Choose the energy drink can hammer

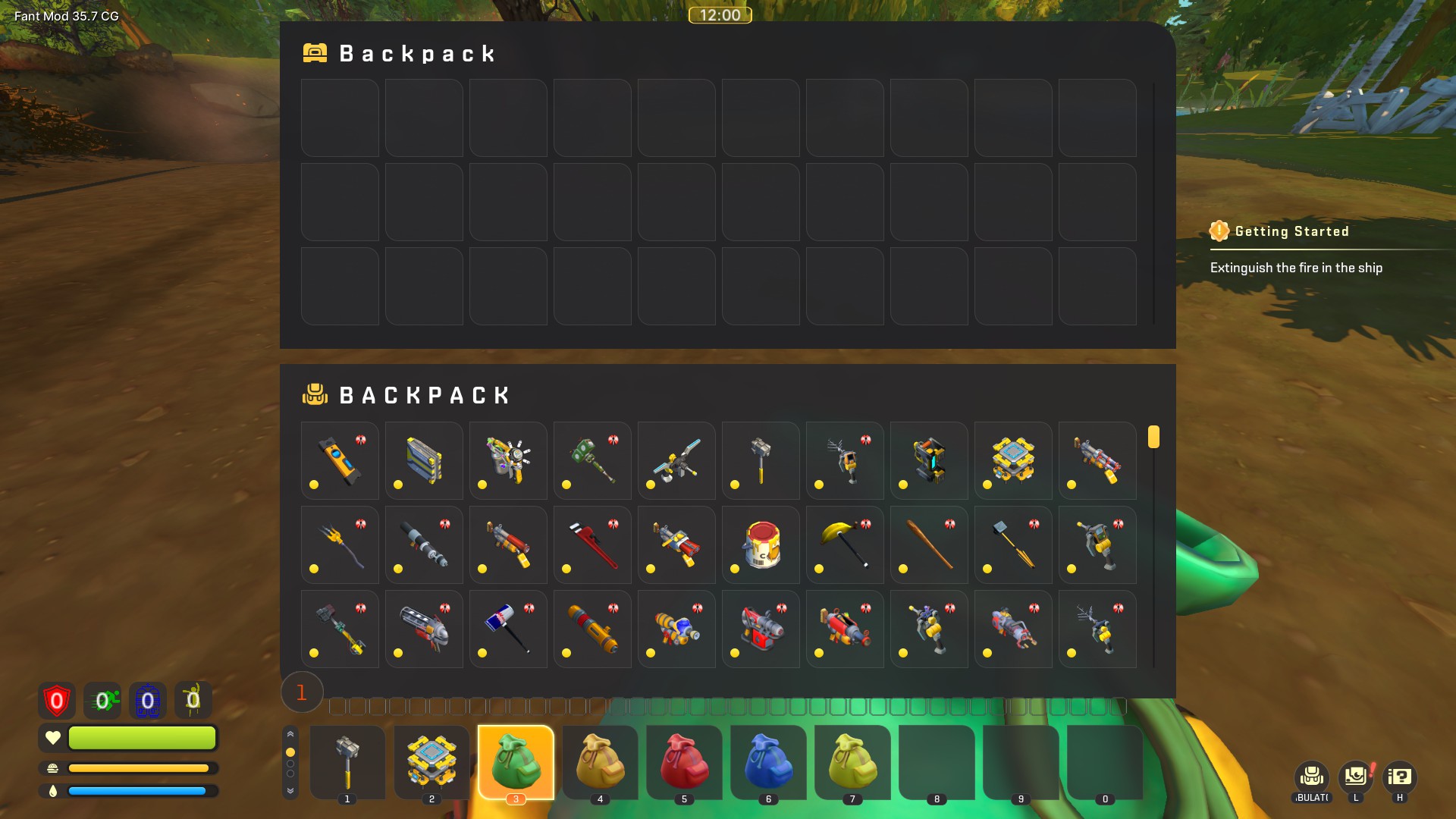tap(508, 629)
